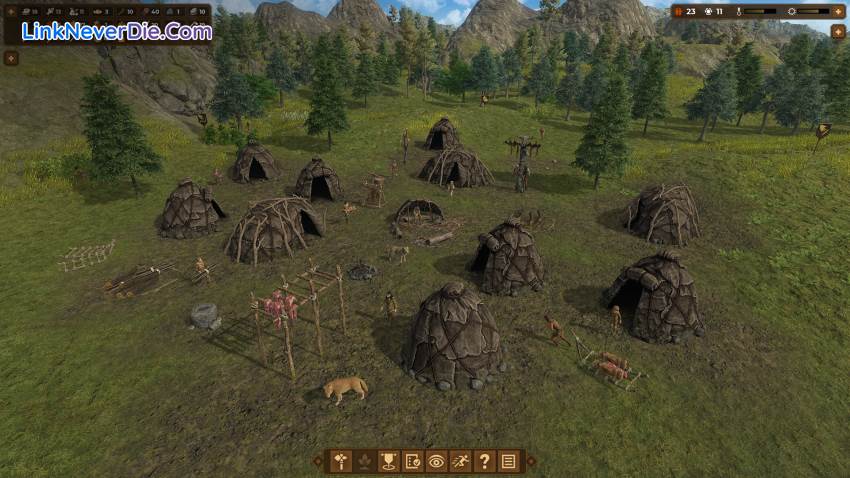Click the greyed-out plant icon
The width and height of the screenshot is (850, 478).
365,461
